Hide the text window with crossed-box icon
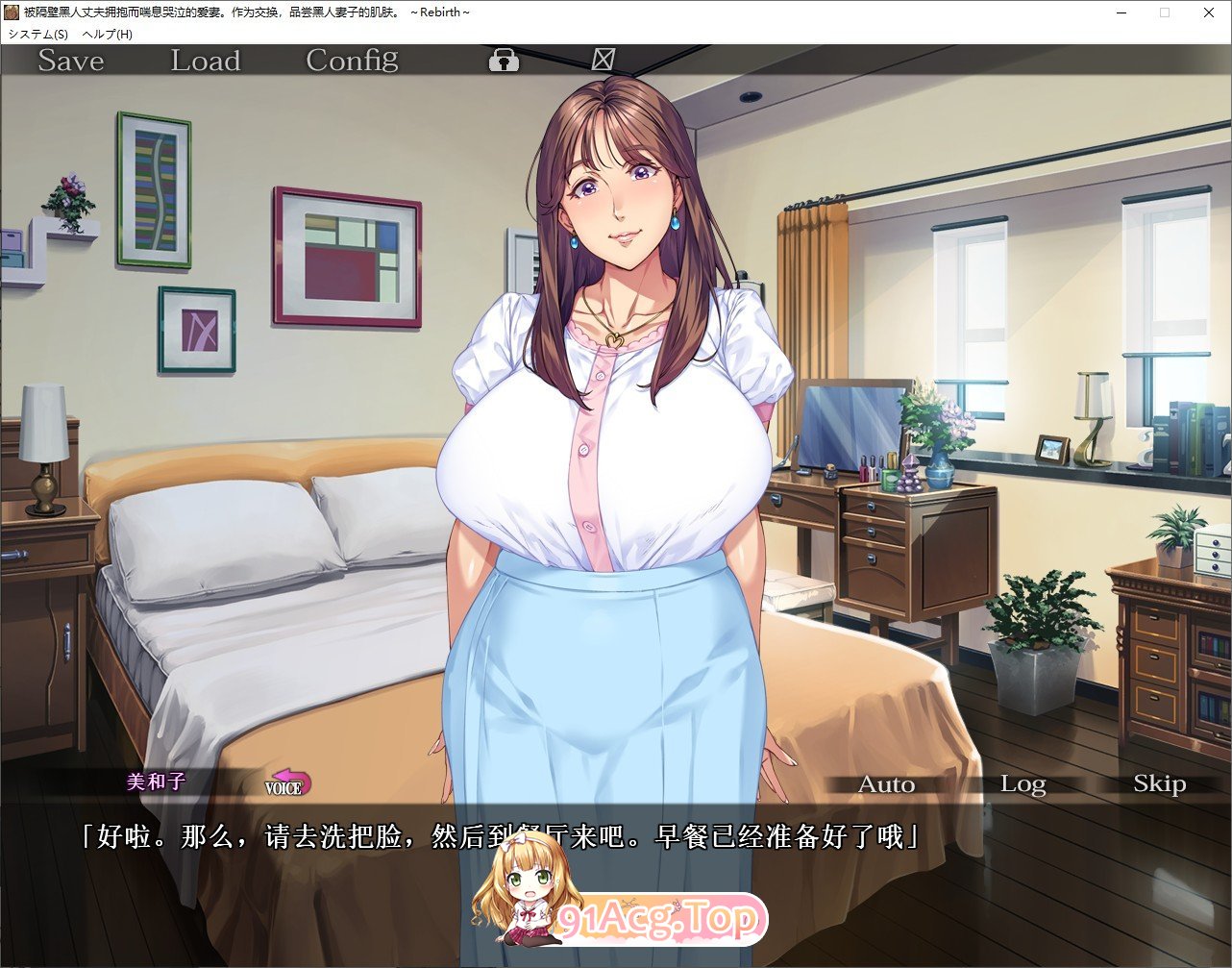Image resolution: width=1232 pixels, height=968 pixels. tap(603, 60)
